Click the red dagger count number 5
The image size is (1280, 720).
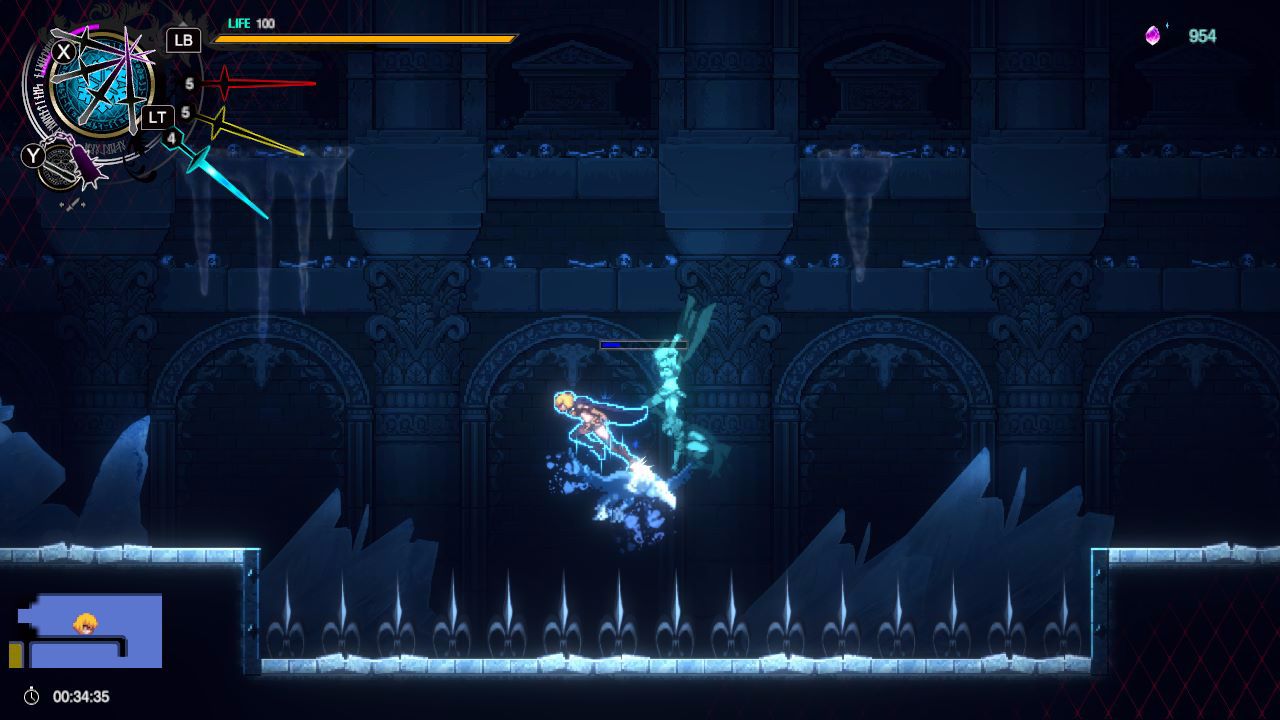188,82
